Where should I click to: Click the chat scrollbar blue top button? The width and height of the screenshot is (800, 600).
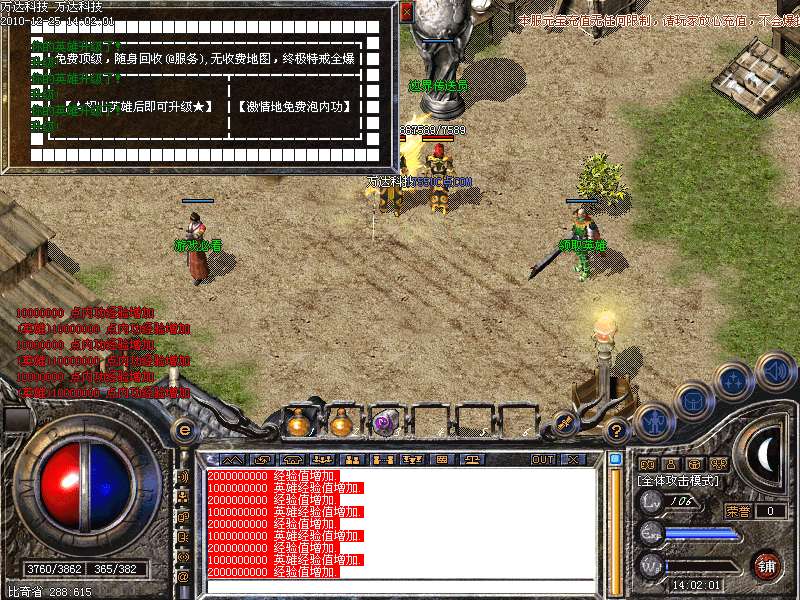coord(615,459)
